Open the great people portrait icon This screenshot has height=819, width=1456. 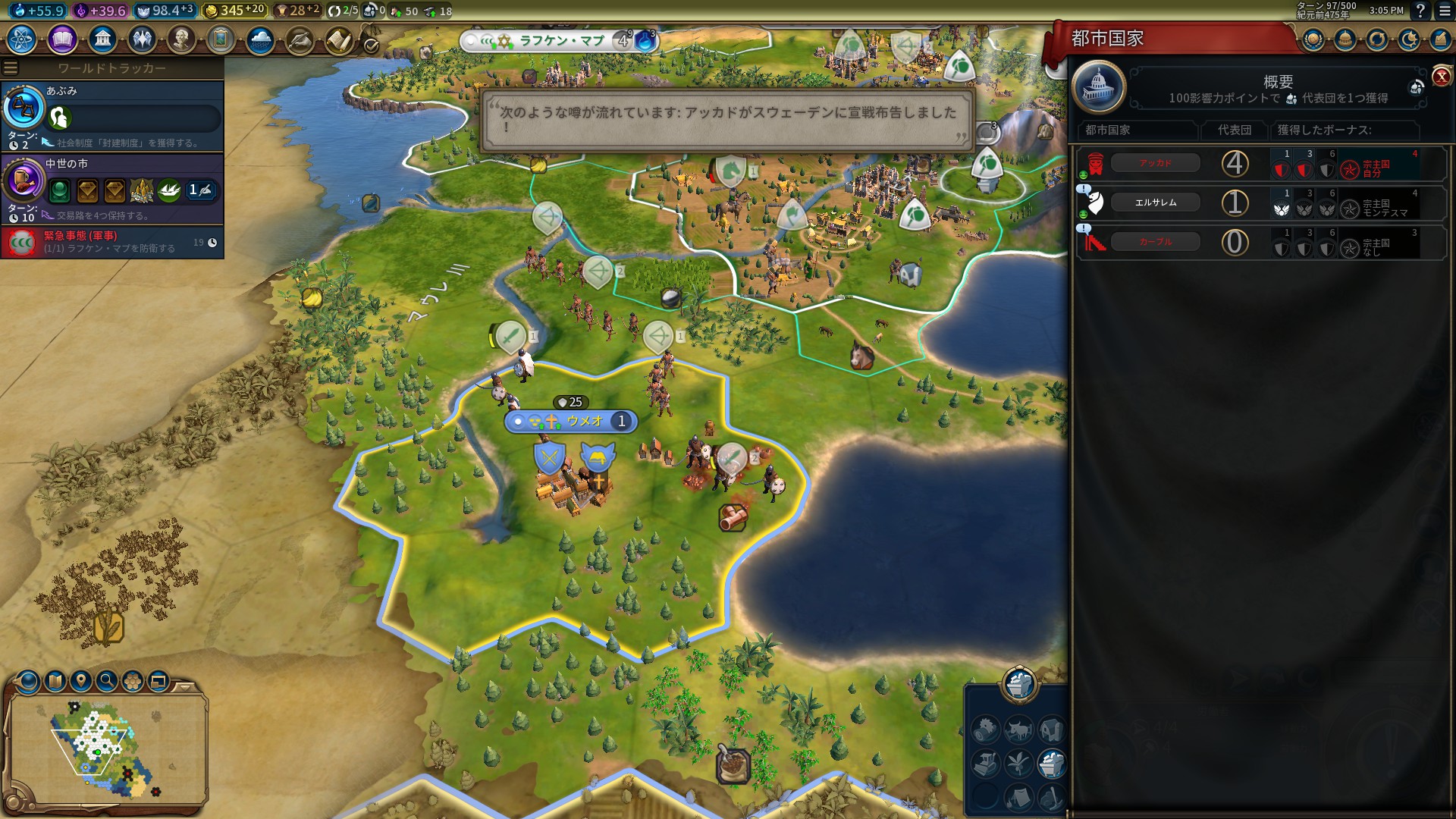pyautogui.click(x=181, y=39)
